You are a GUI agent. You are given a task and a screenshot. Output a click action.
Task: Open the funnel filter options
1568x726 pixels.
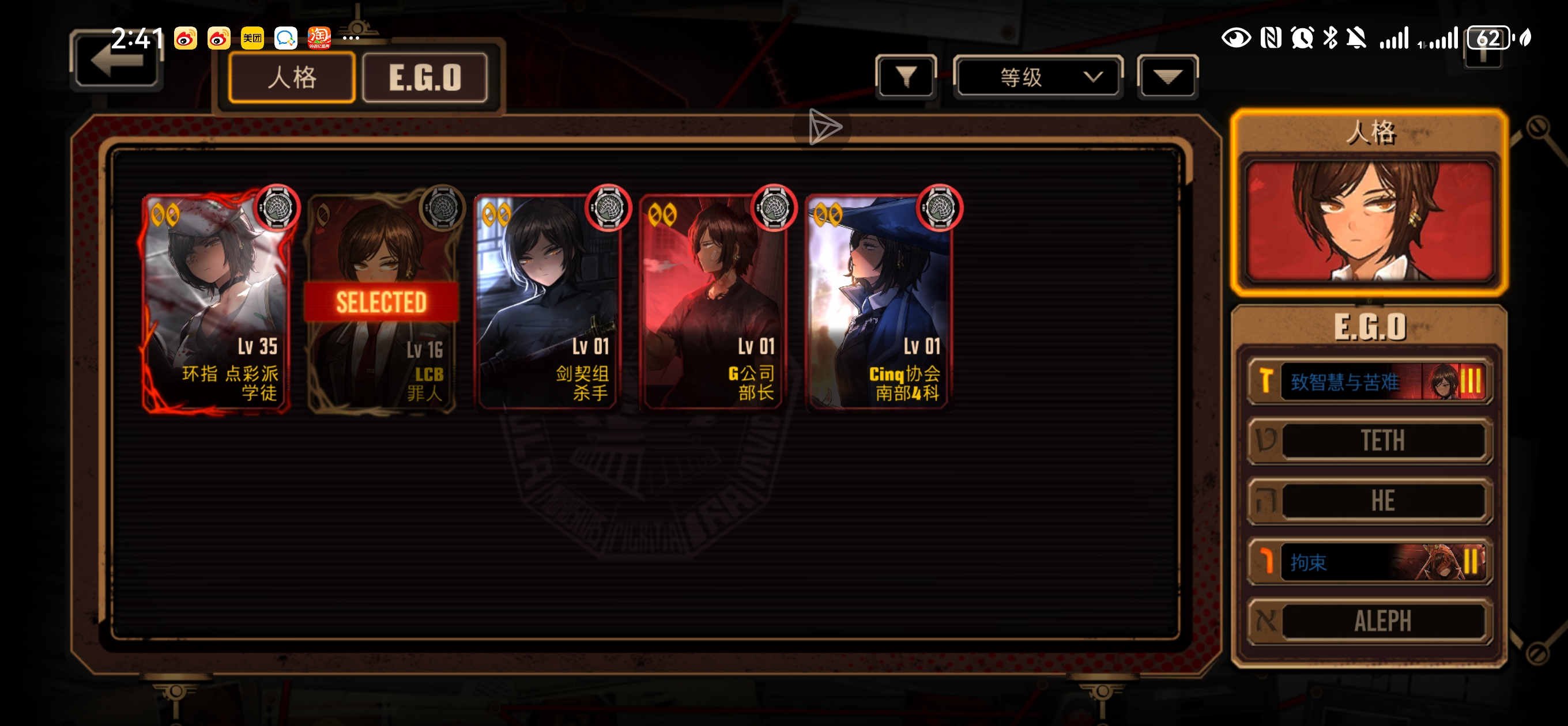pos(906,77)
